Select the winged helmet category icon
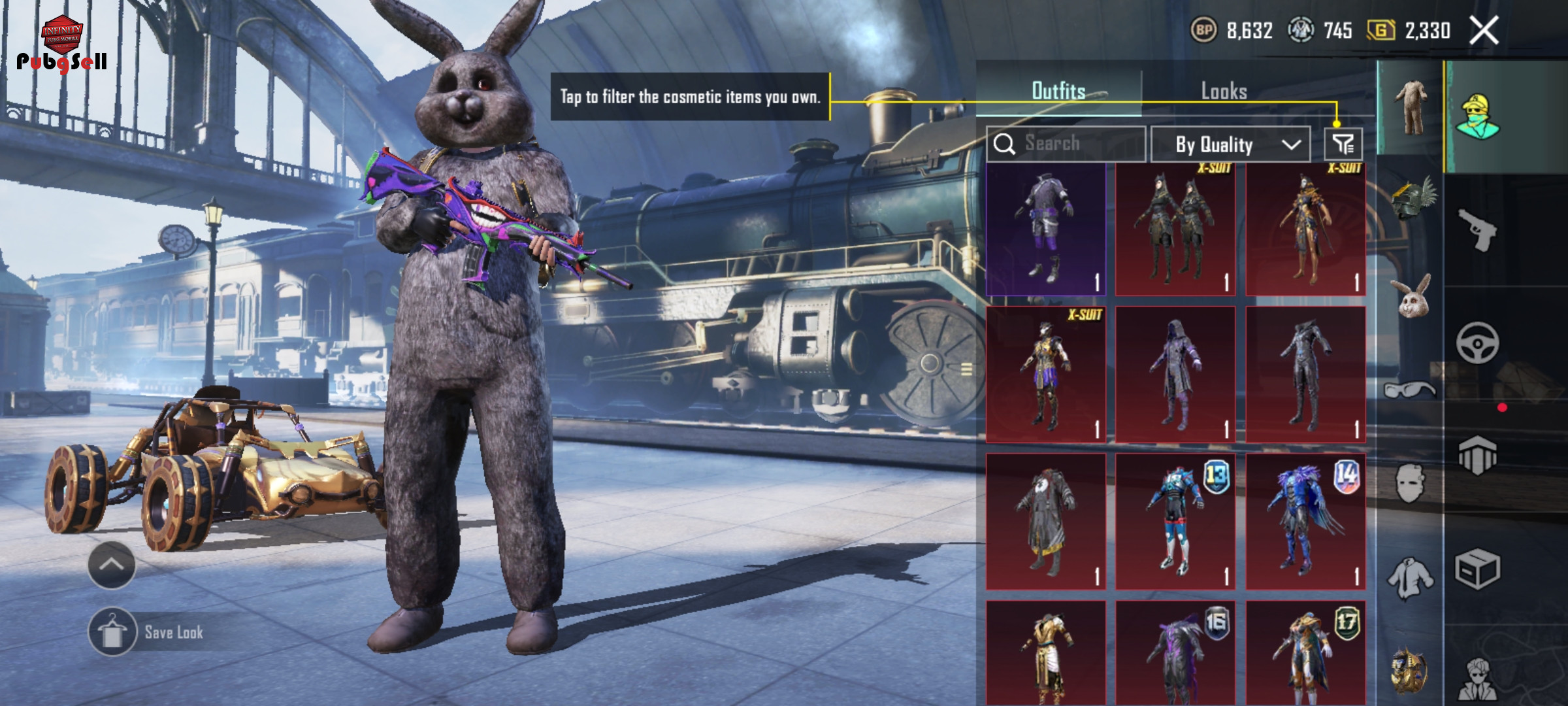Screen dimensions: 1568x706 (x=1411, y=199)
